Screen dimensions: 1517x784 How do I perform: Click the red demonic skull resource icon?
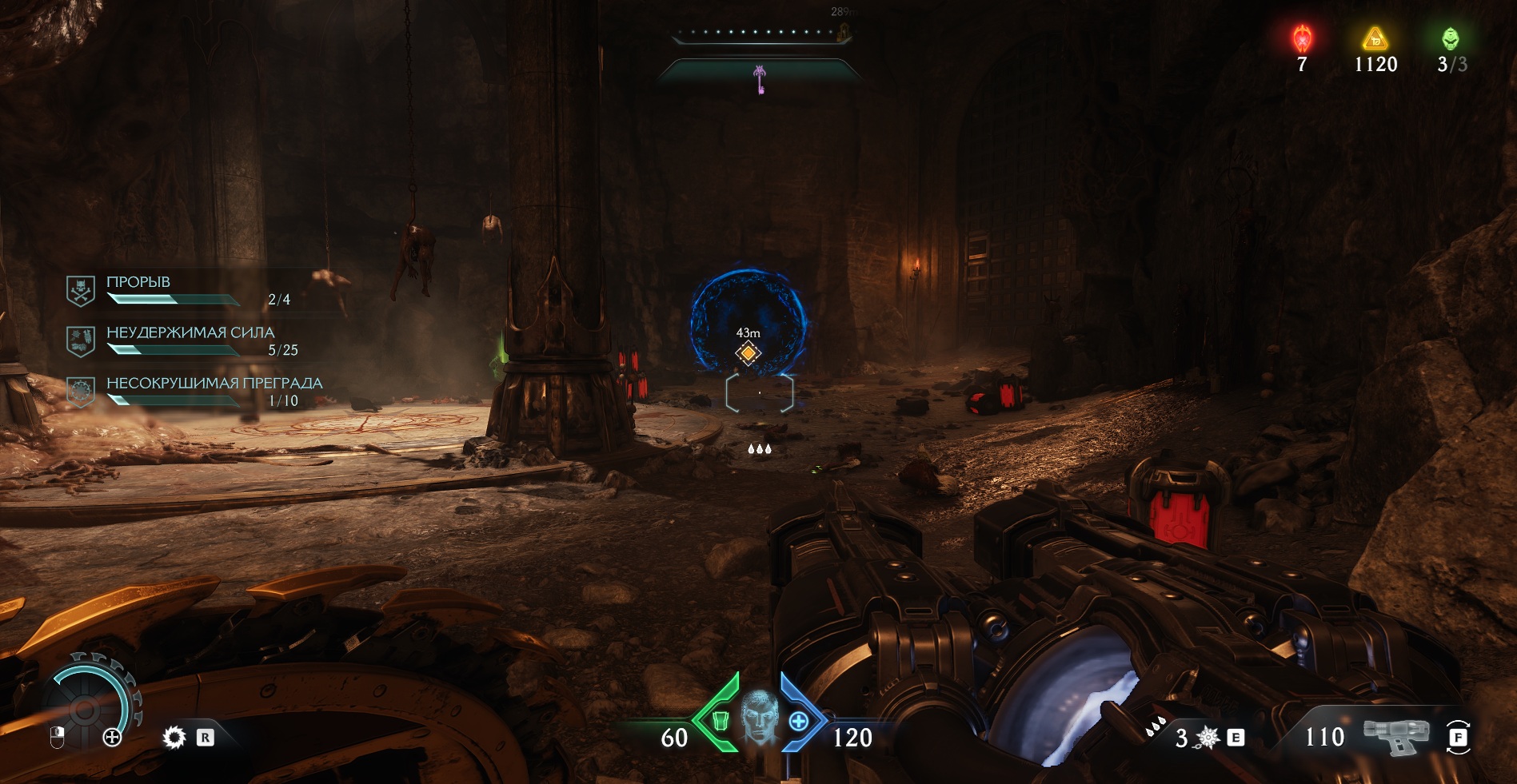1302,38
